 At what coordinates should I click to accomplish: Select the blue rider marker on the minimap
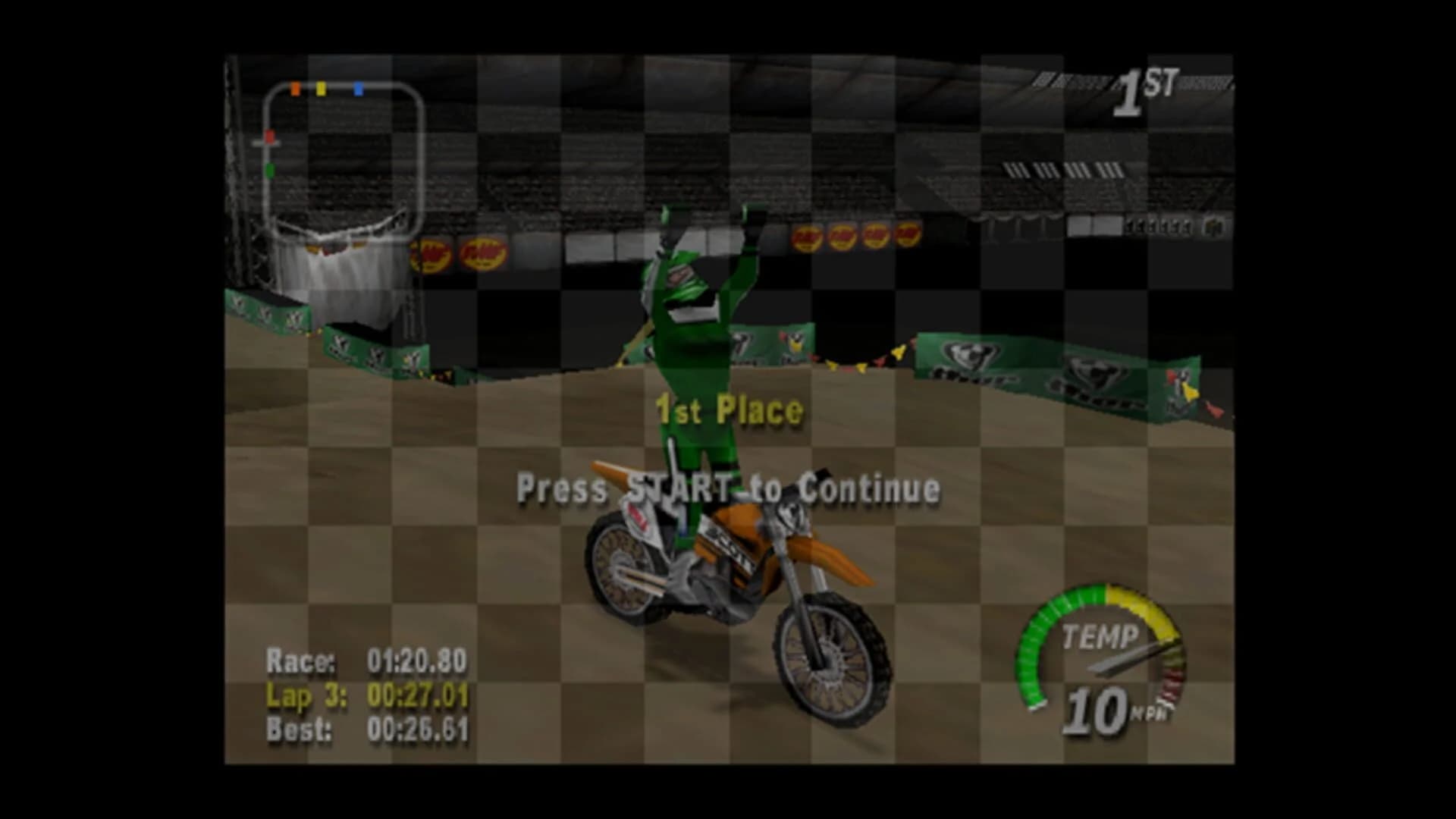tap(358, 89)
